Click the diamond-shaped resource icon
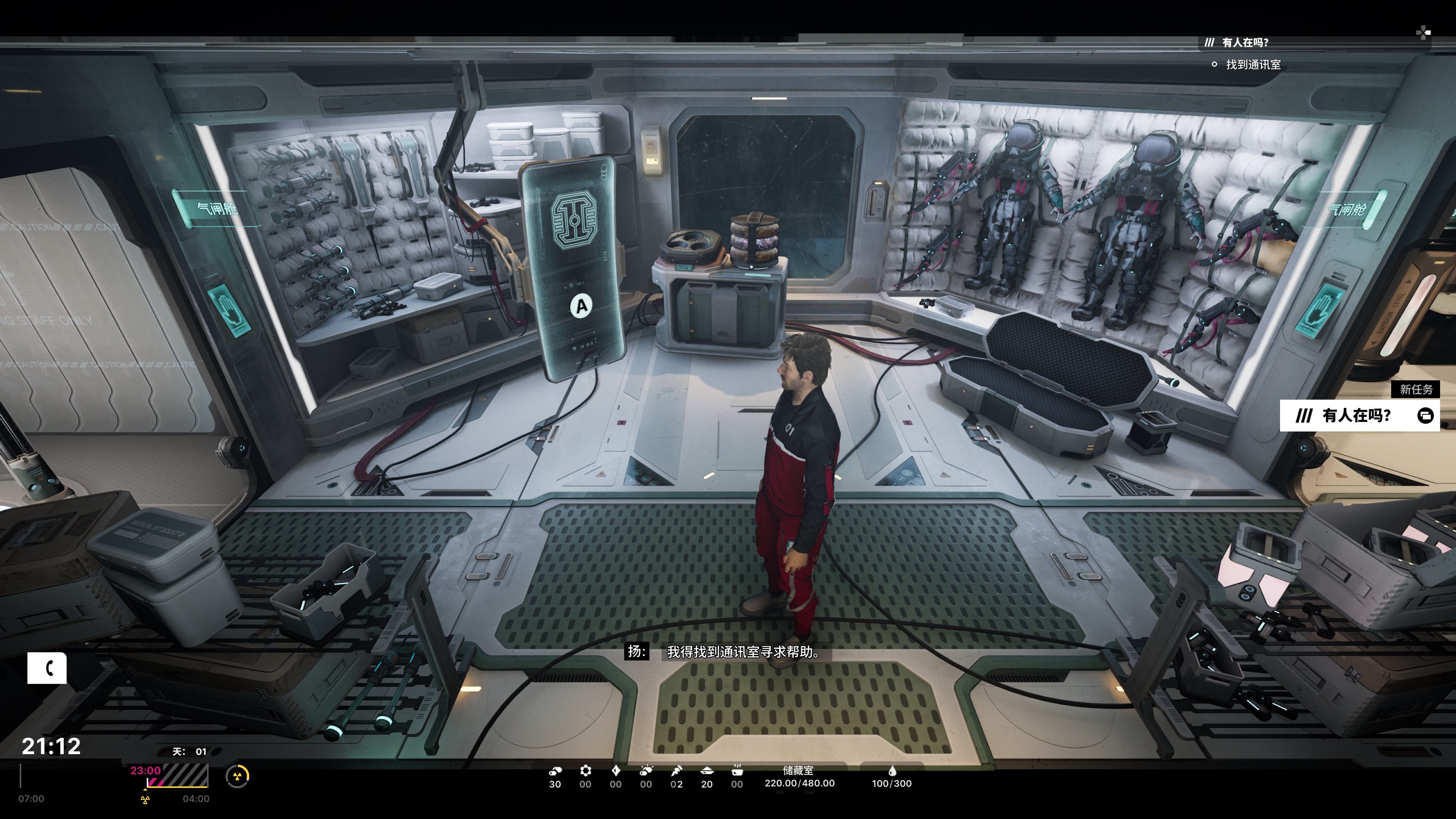 615,770
